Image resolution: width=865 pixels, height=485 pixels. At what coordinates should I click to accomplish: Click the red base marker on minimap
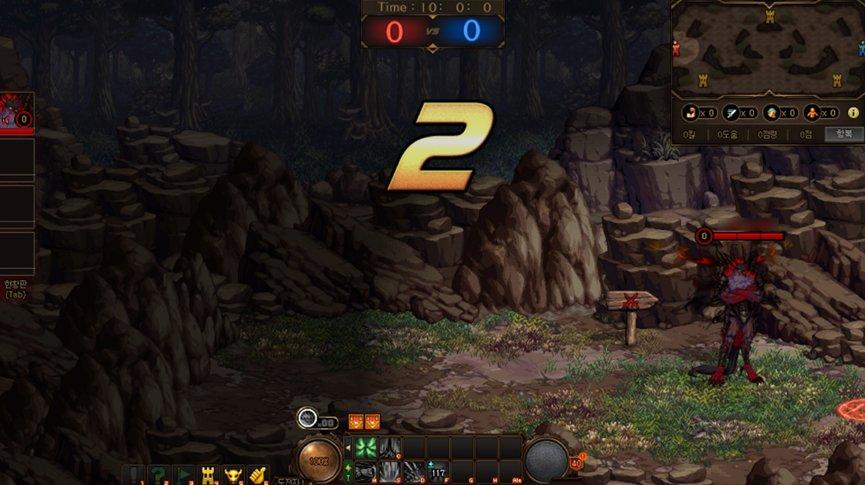676,49
